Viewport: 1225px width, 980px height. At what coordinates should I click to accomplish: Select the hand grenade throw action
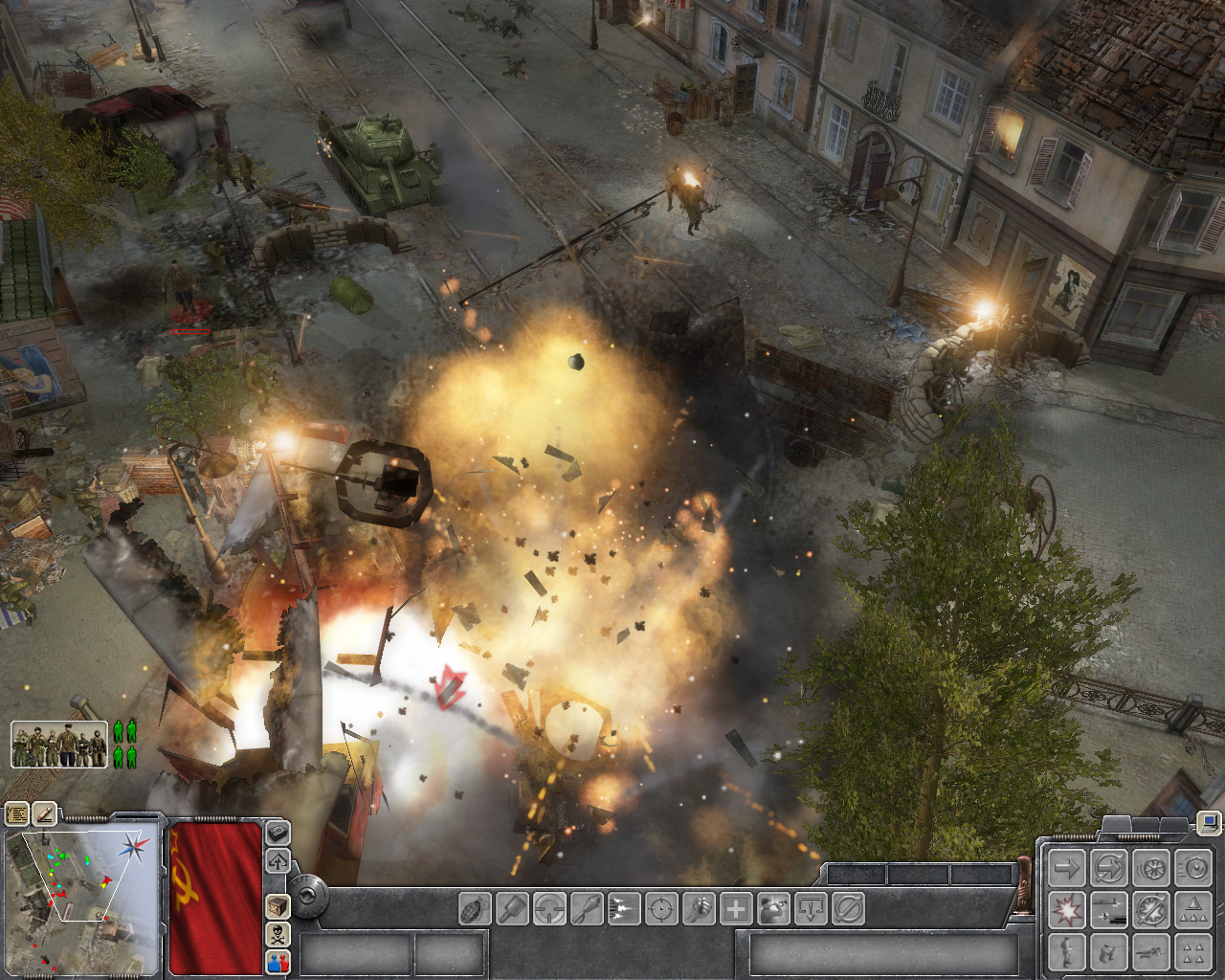475,907
